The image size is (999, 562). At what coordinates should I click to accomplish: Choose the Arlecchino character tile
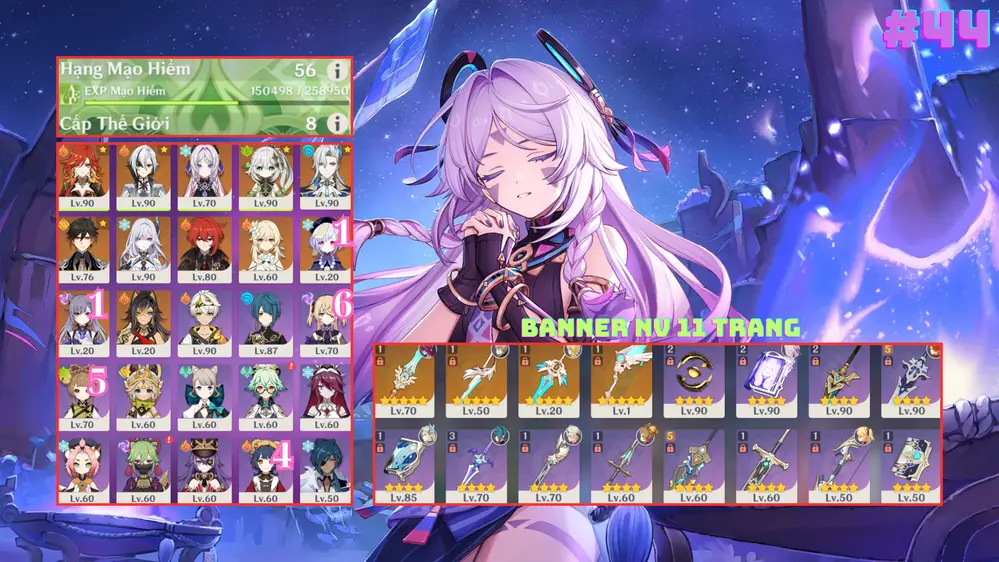143,171
